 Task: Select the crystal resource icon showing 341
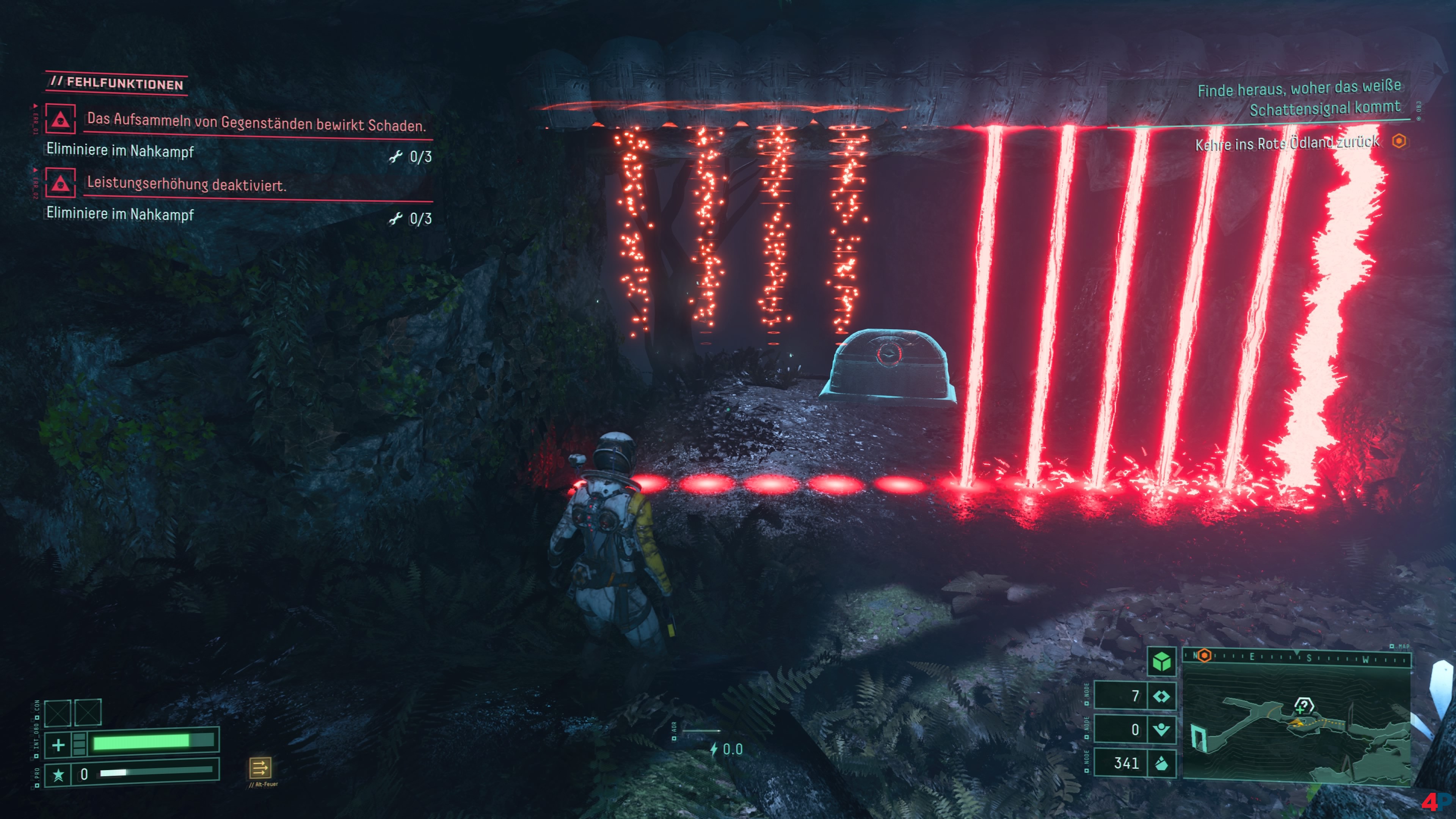[1161, 764]
